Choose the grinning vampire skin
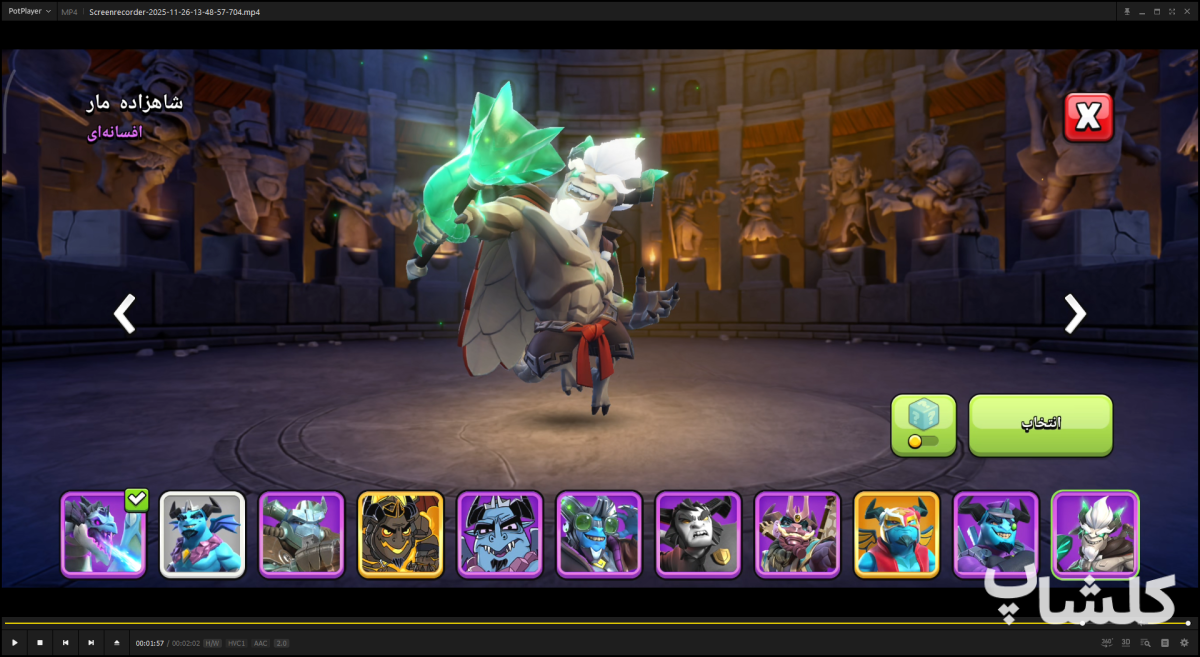 point(500,534)
